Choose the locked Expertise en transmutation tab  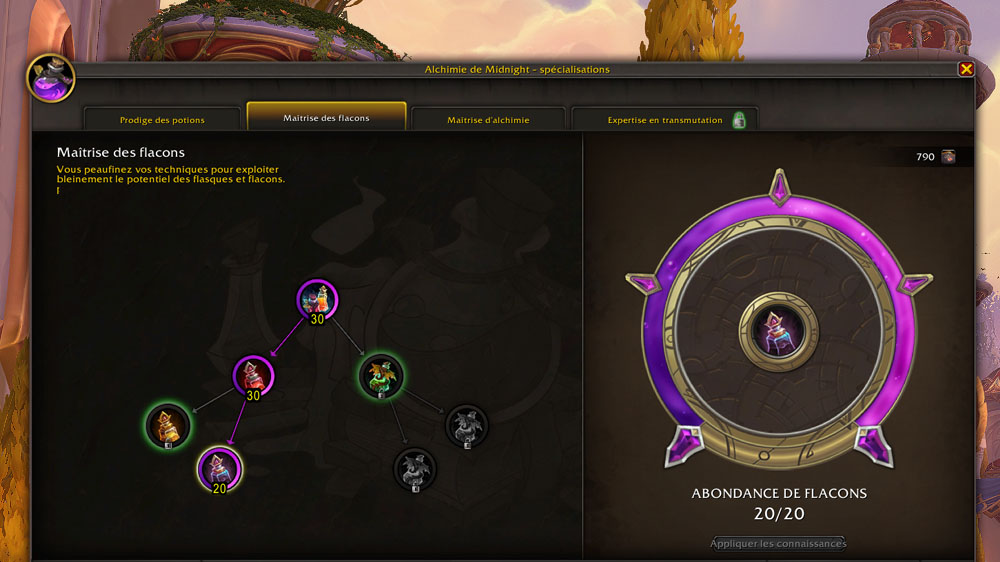665,119
